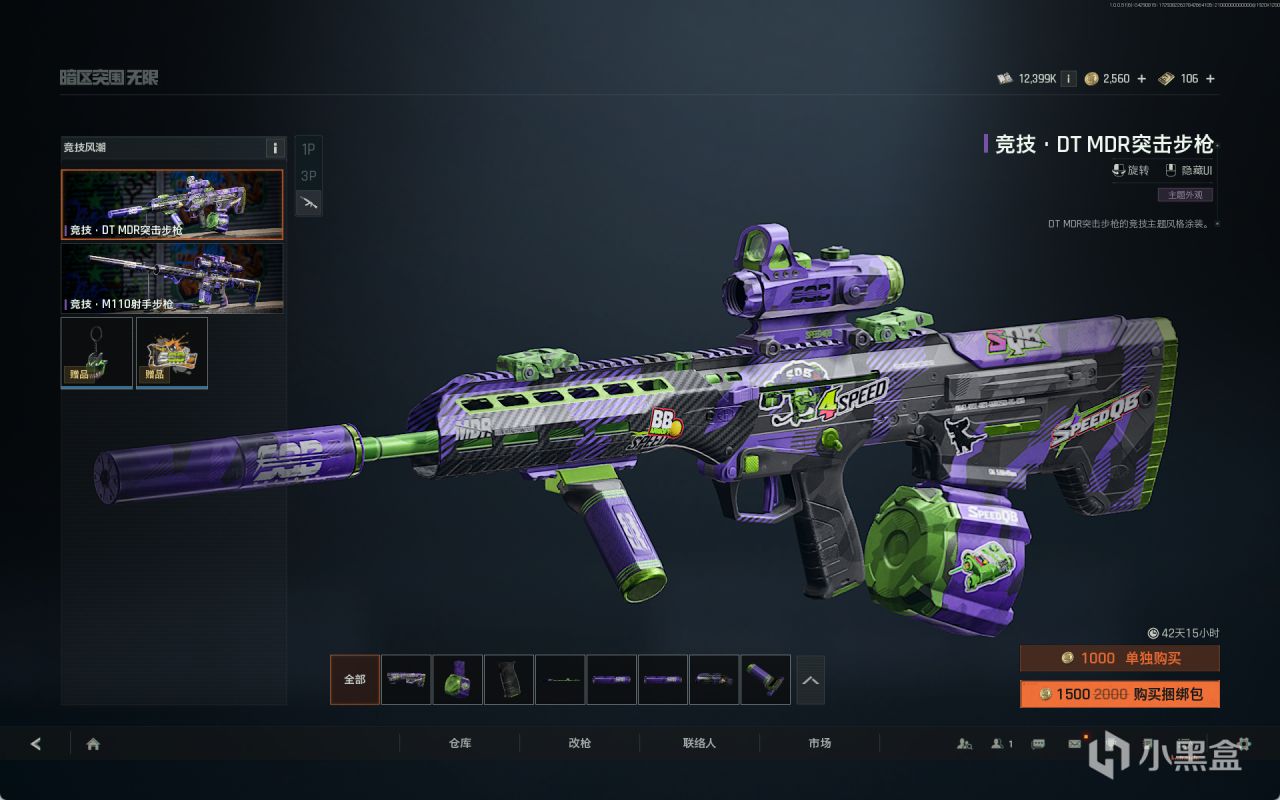Return to the home screen
1280x800 pixels.
coord(93,744)
